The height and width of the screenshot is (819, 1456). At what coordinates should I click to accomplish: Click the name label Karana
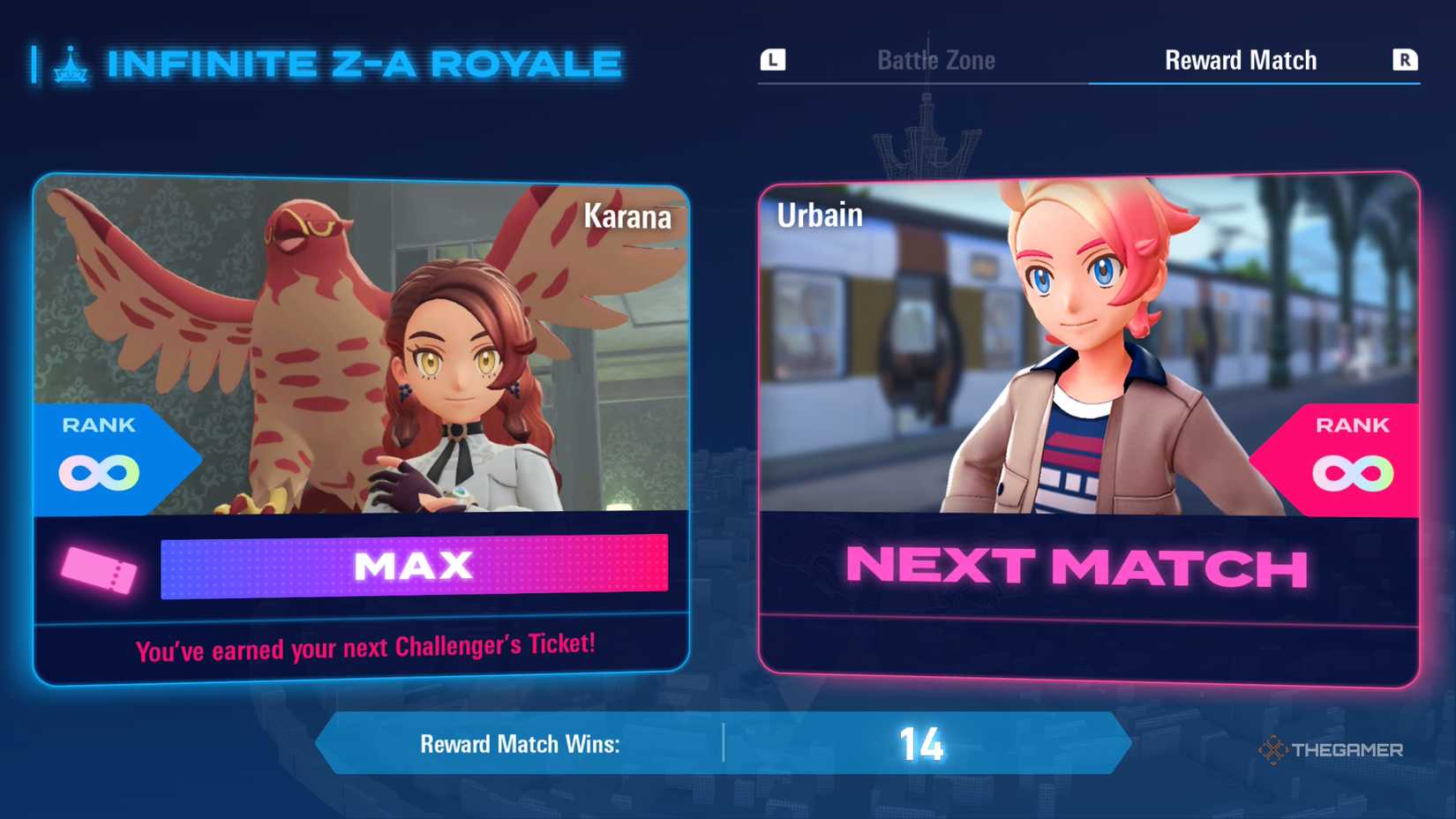pos(628,217)
